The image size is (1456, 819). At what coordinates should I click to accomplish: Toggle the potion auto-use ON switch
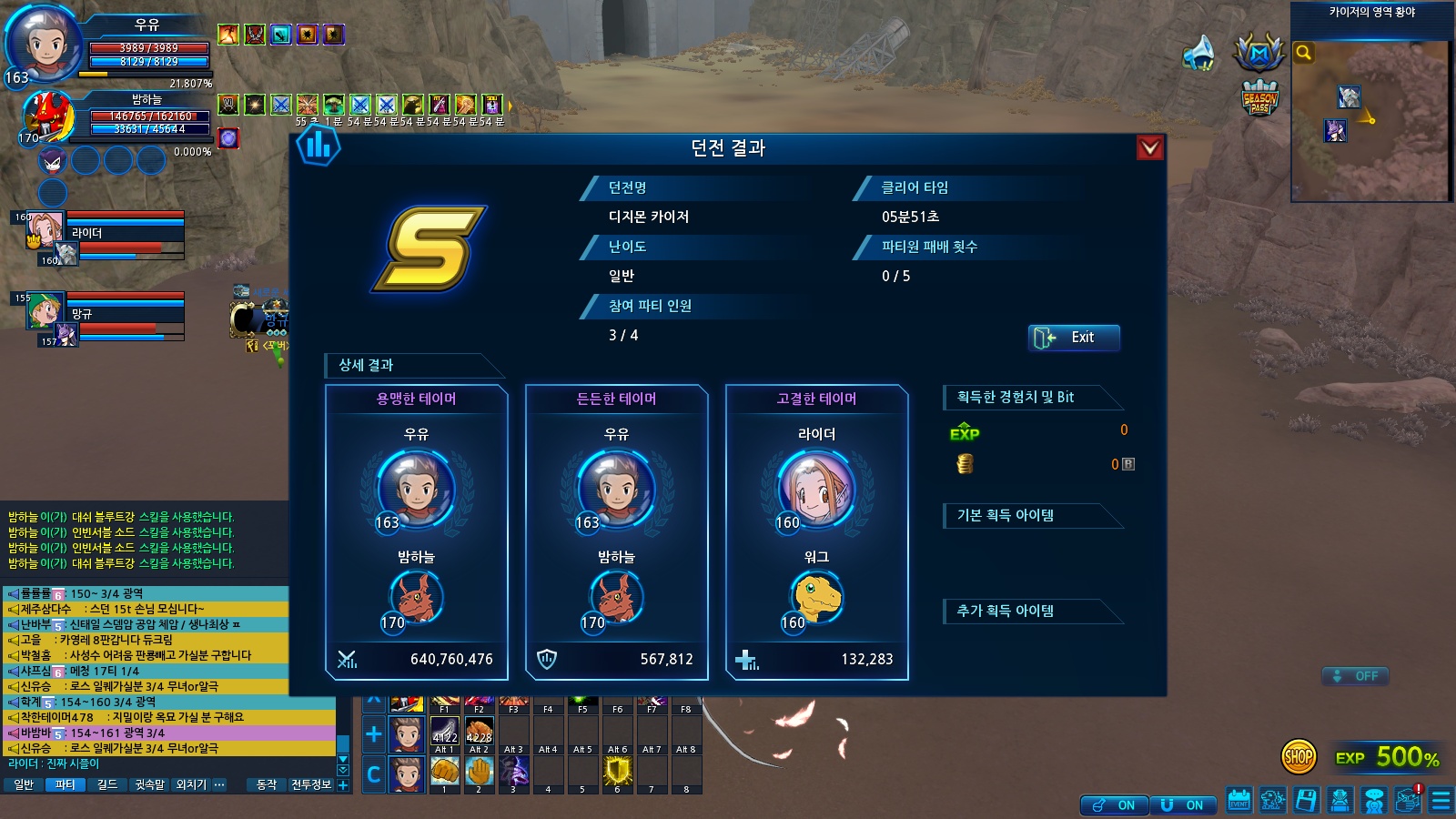tap(1114, 805)
